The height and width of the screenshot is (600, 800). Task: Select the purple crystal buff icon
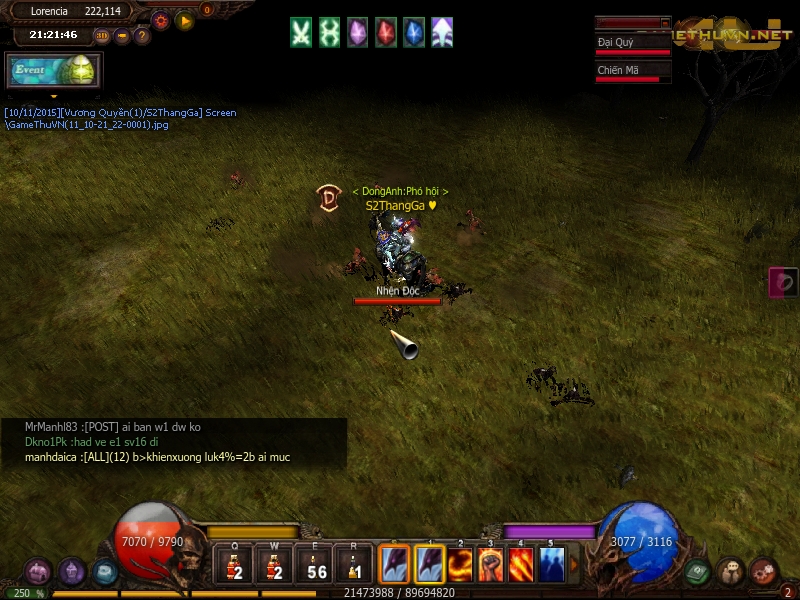point(357,32)
